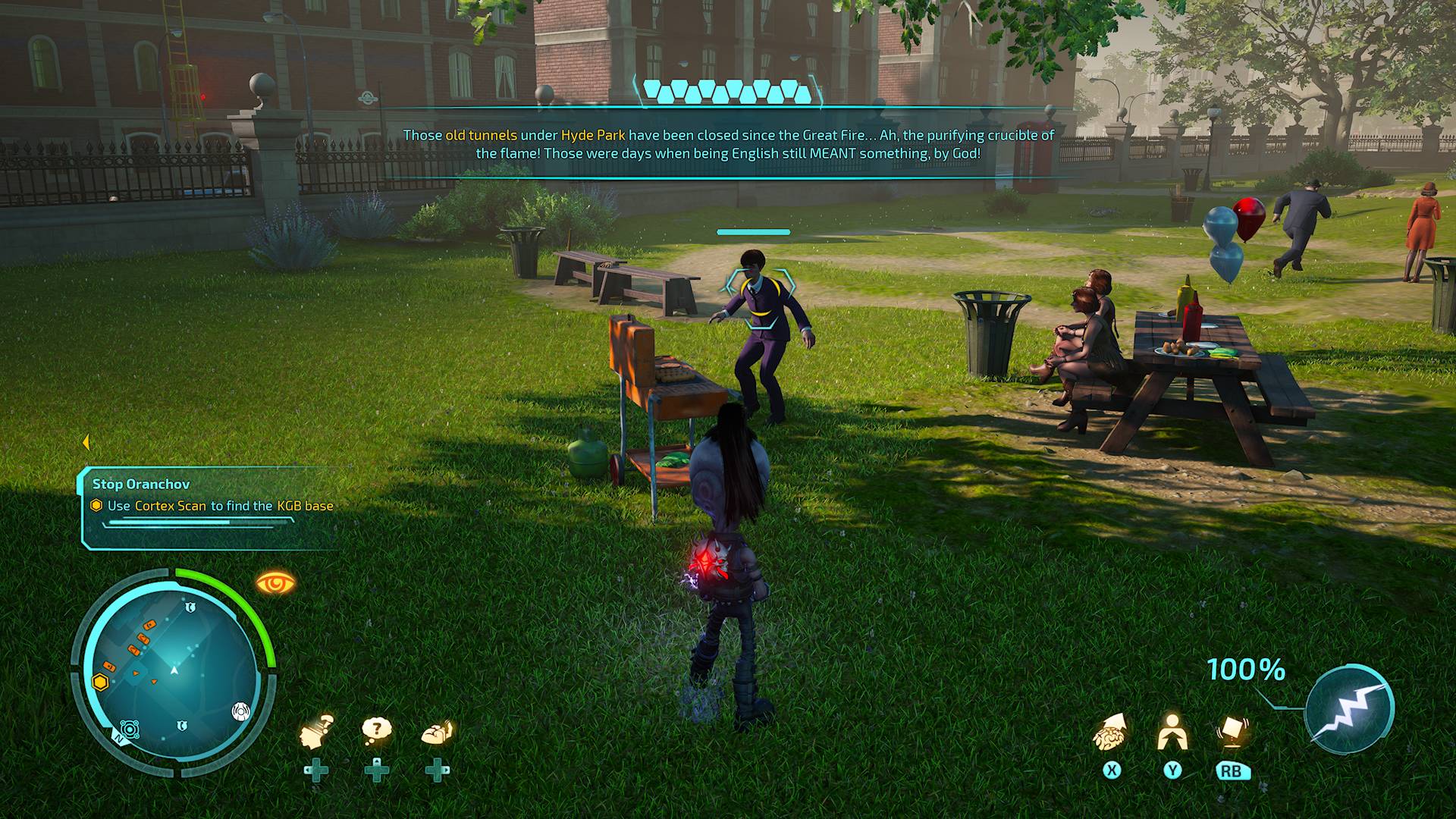Activate the Body Snatch person icon
The image size is (1456, 819).
click(1172, 732)
